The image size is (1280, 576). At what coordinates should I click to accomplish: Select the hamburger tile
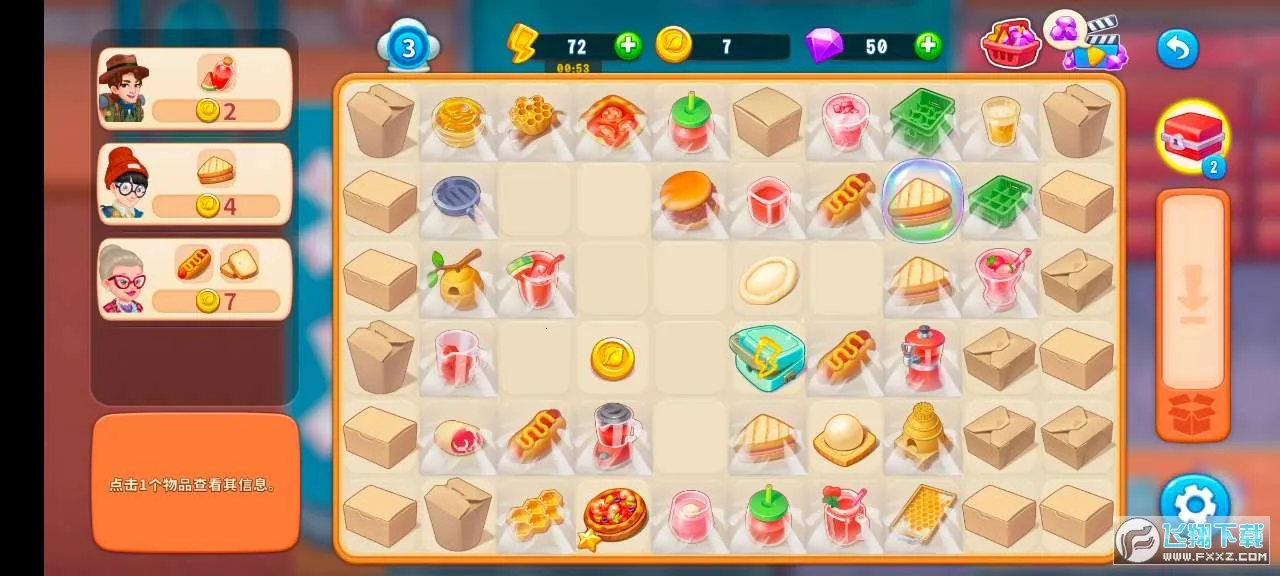point(688,198)
